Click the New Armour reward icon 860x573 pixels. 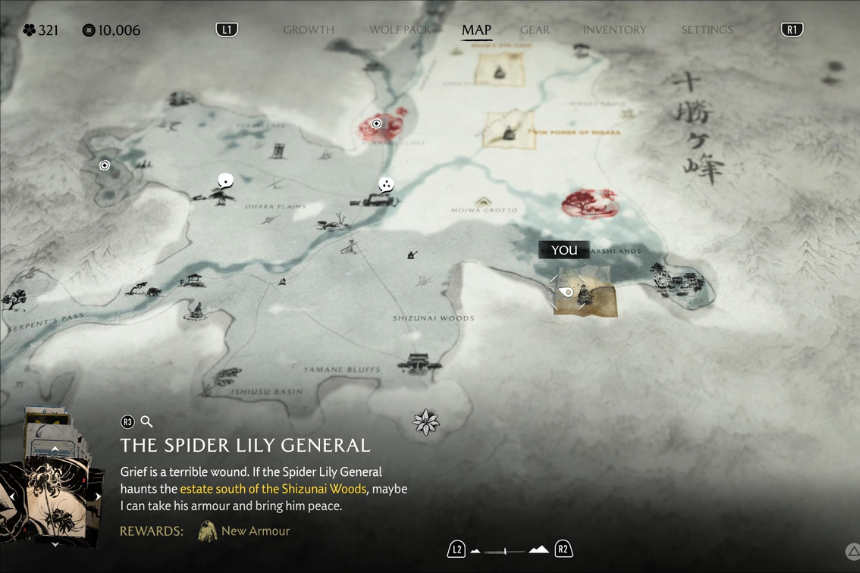tap(208, 531)
